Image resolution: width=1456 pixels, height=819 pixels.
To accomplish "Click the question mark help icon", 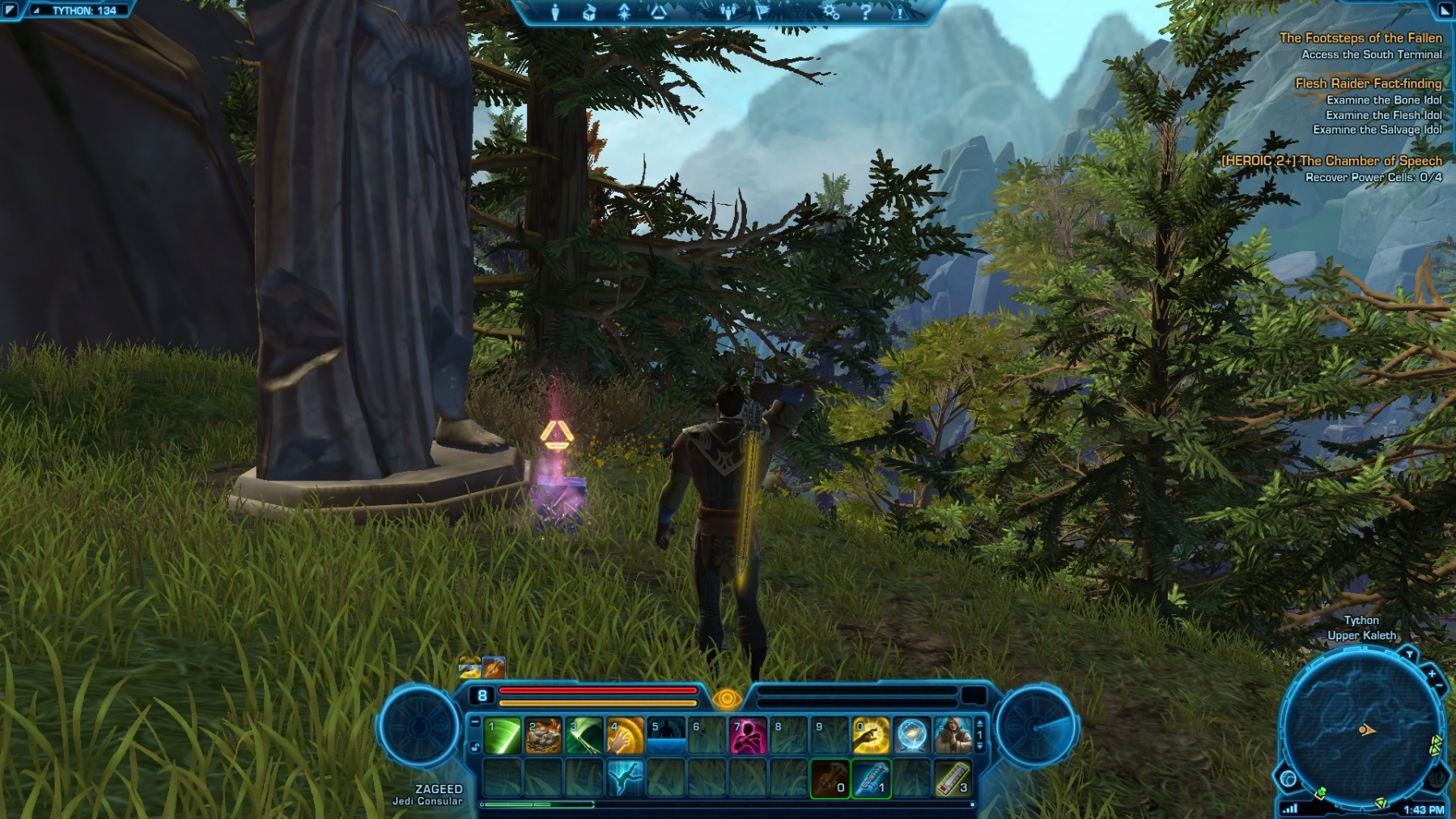I will point(865,12).
